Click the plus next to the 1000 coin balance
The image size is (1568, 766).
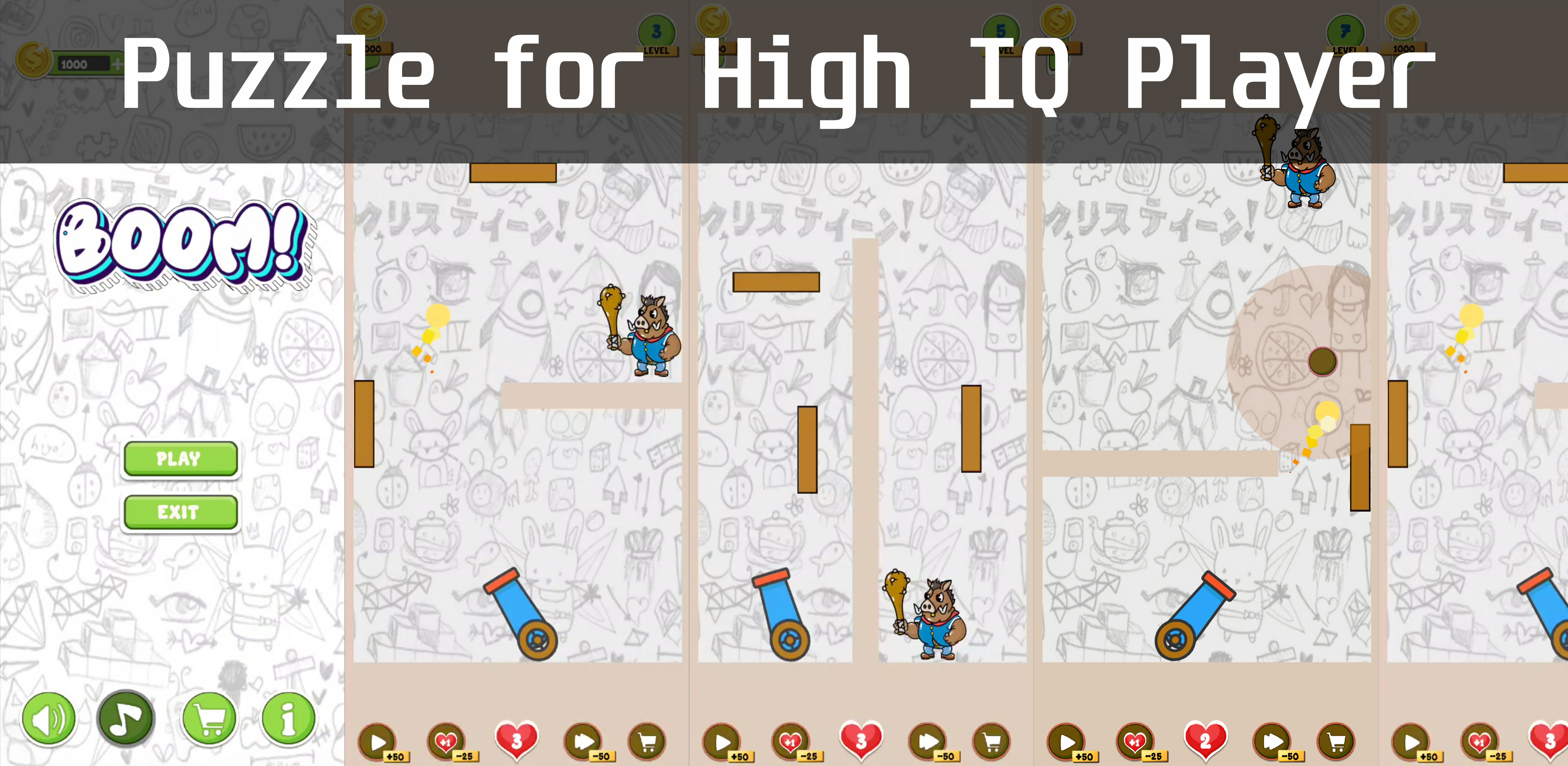(x=119, y=63)
